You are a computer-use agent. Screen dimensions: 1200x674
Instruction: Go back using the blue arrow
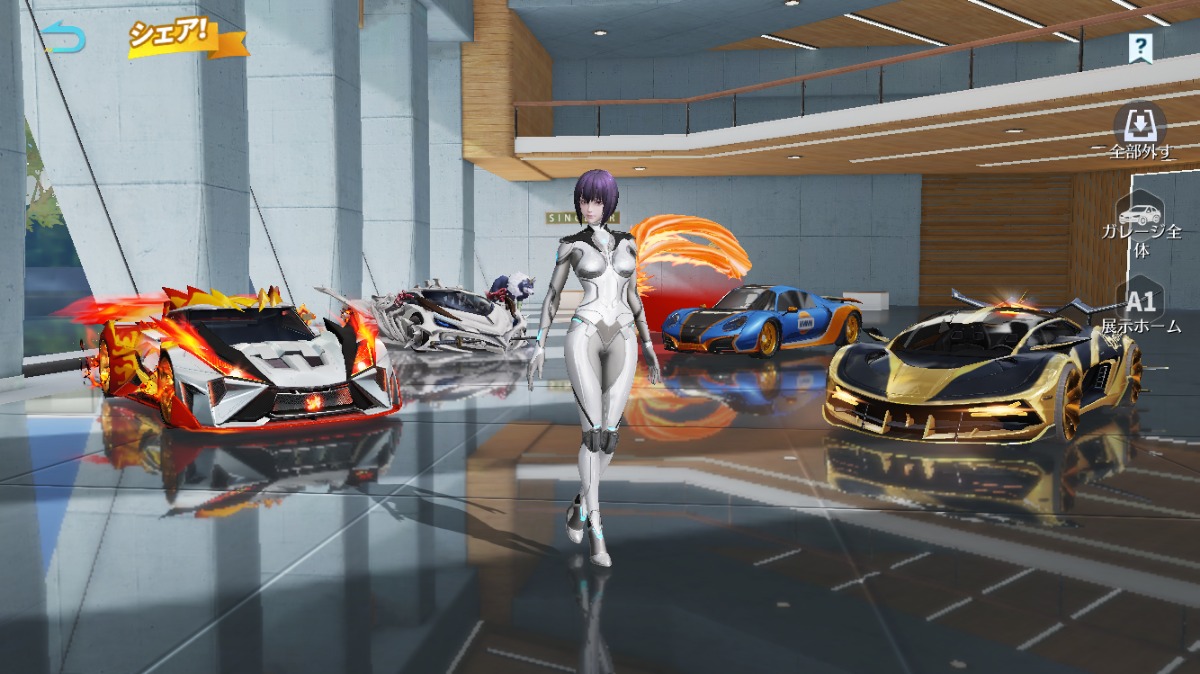point(64,38)
